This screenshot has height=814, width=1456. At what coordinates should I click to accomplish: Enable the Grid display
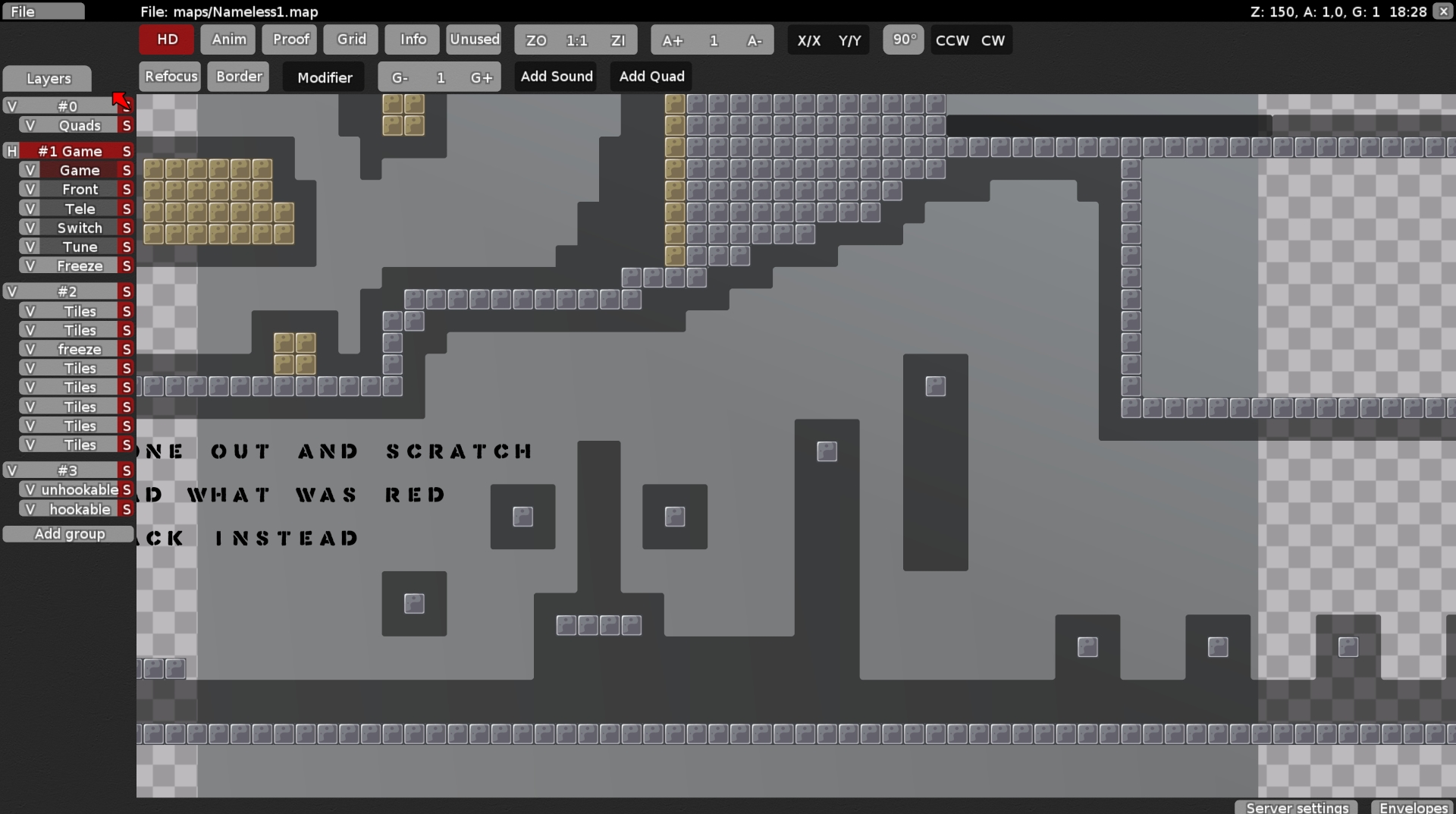click(x=350, y=39)
